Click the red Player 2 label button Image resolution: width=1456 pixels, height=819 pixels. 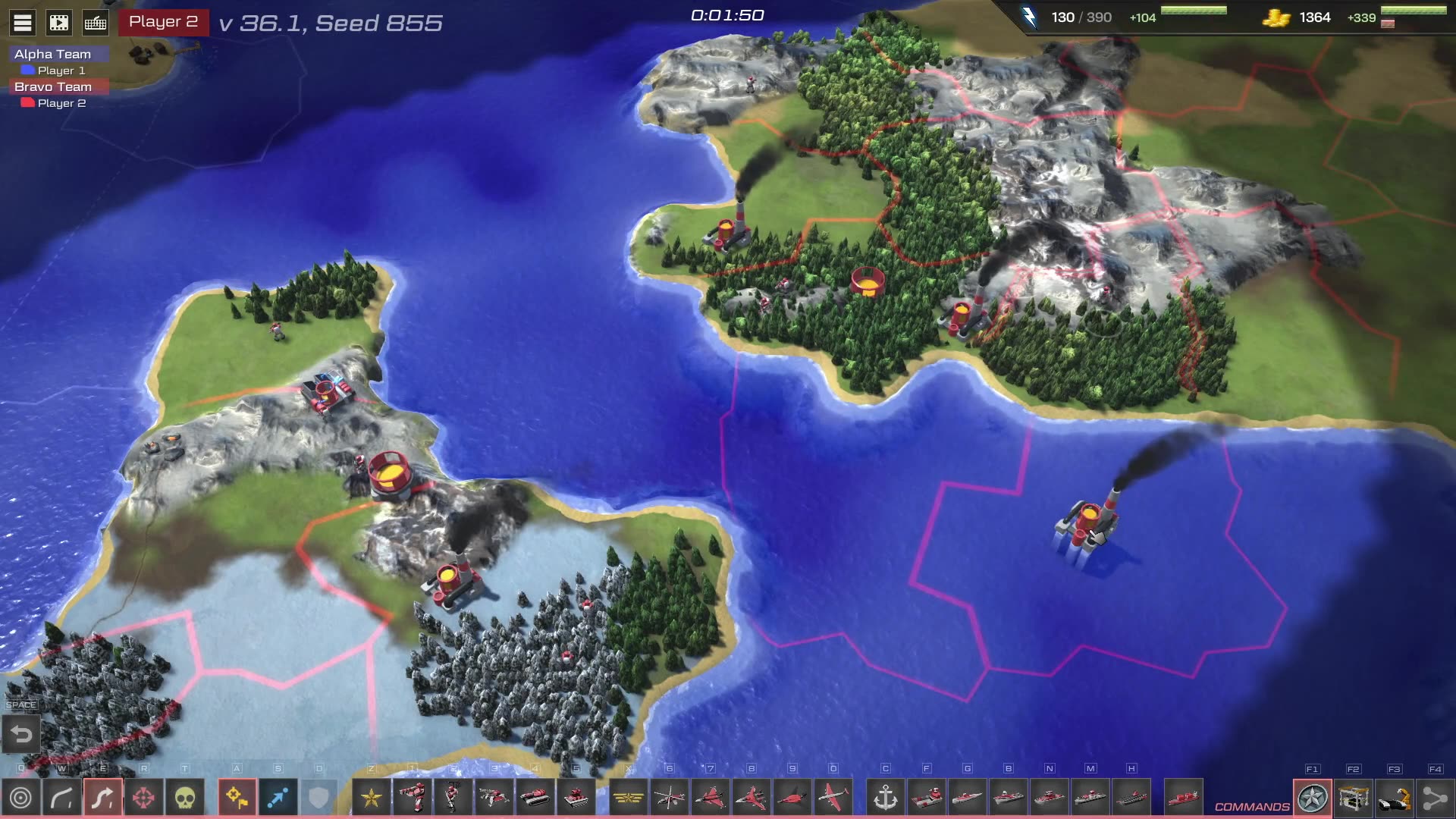pos(163,22)
